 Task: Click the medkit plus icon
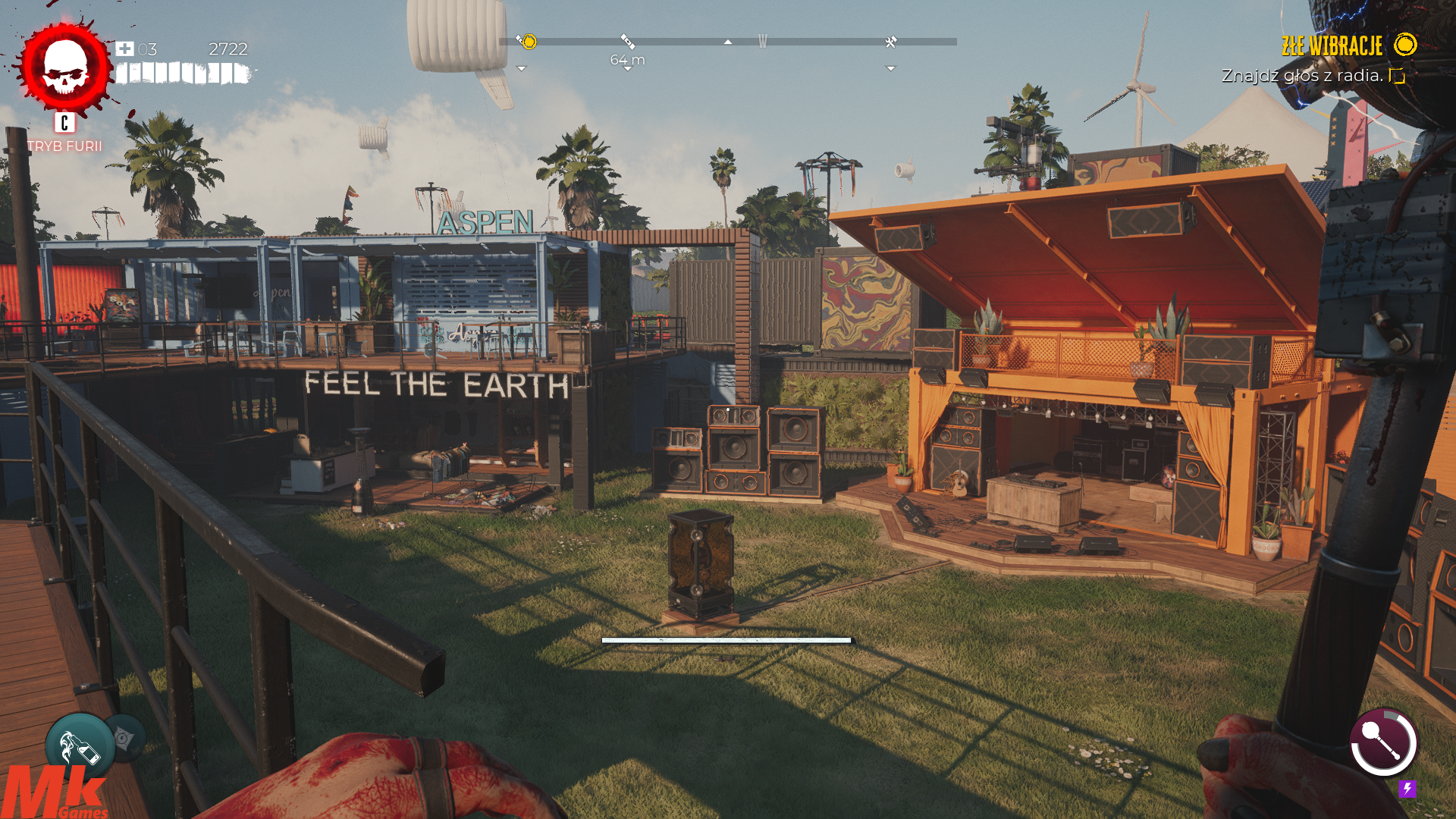pyautogui.click(x=124, y=49)
